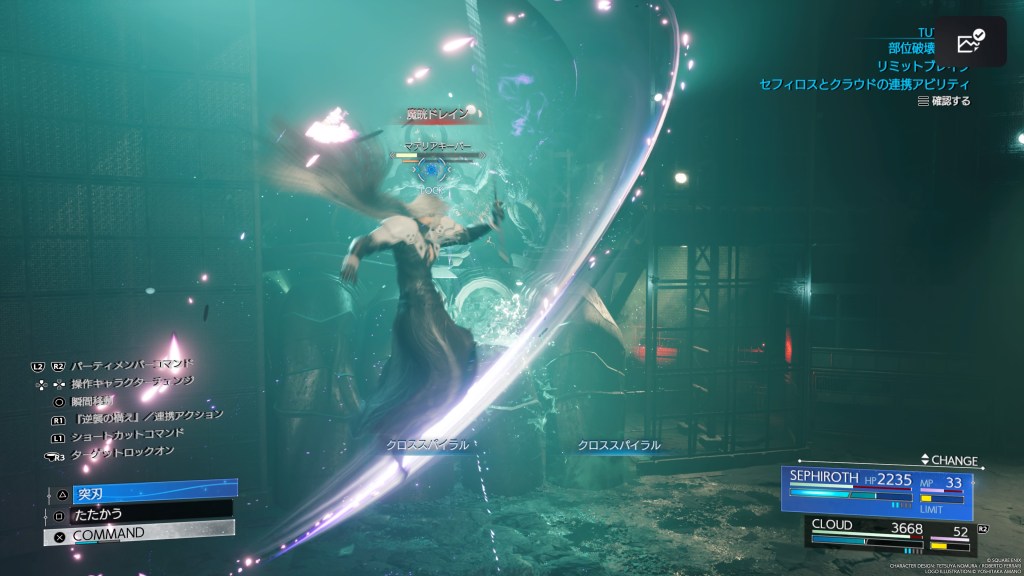Choose the たたかう attack command
This screenshot has width=1024, height=576.
tap(140, 513)
